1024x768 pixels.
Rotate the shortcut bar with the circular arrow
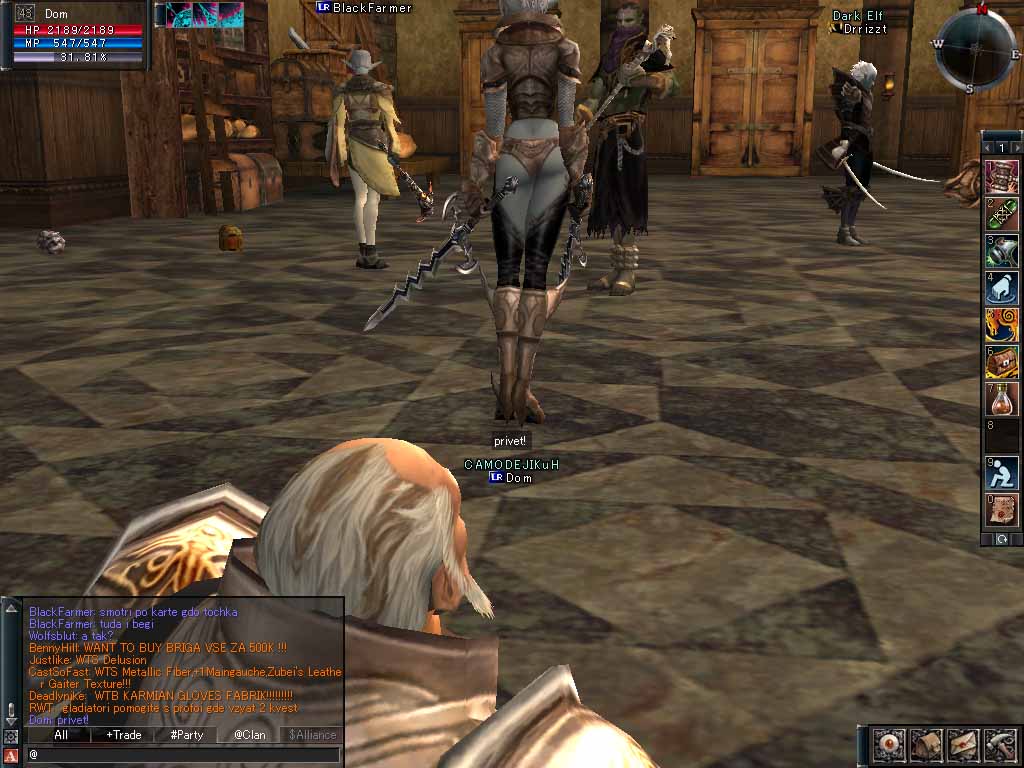click(1002, 539)
